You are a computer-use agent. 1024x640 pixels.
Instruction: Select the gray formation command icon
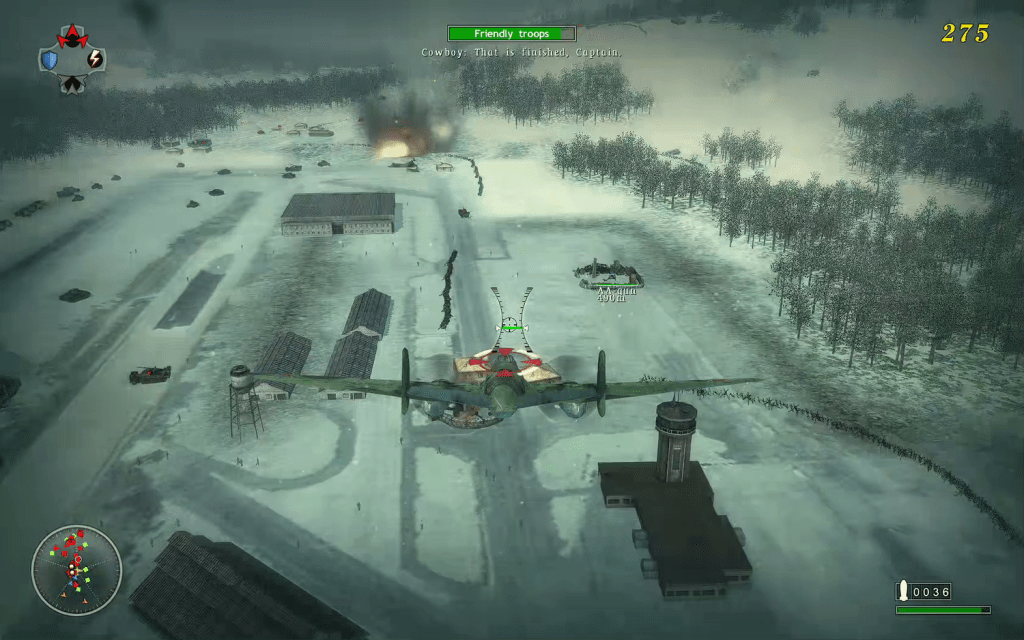[72, 84]
